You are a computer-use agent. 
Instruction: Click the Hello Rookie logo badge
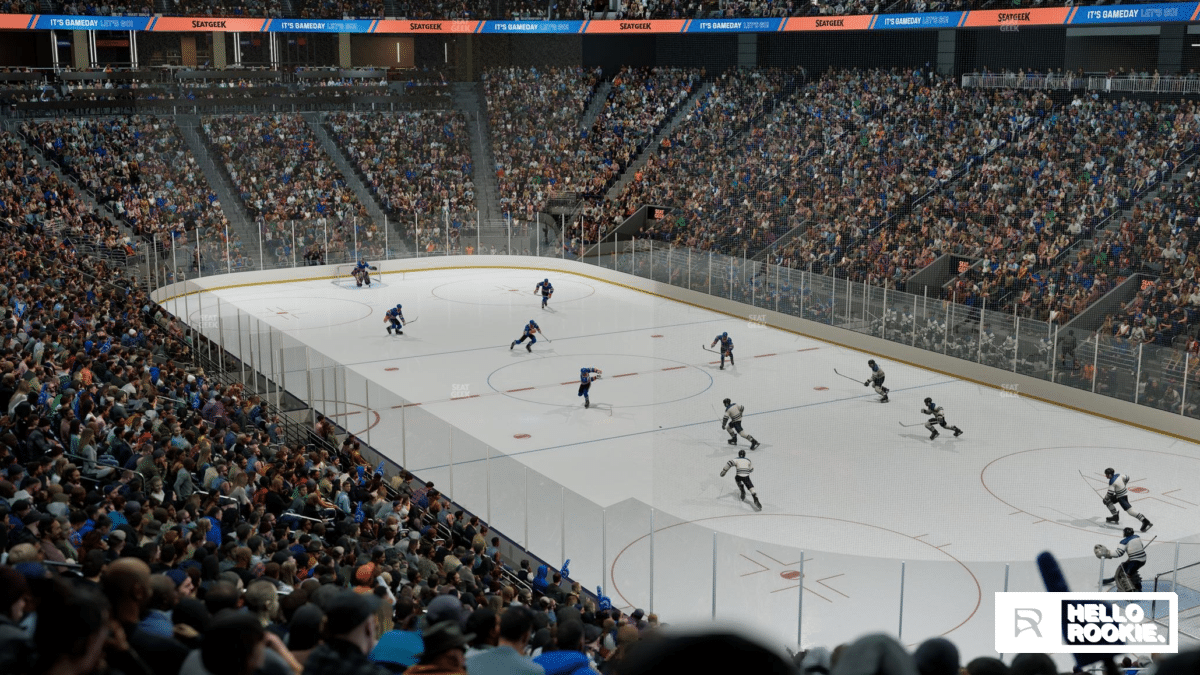[1086, 622]
